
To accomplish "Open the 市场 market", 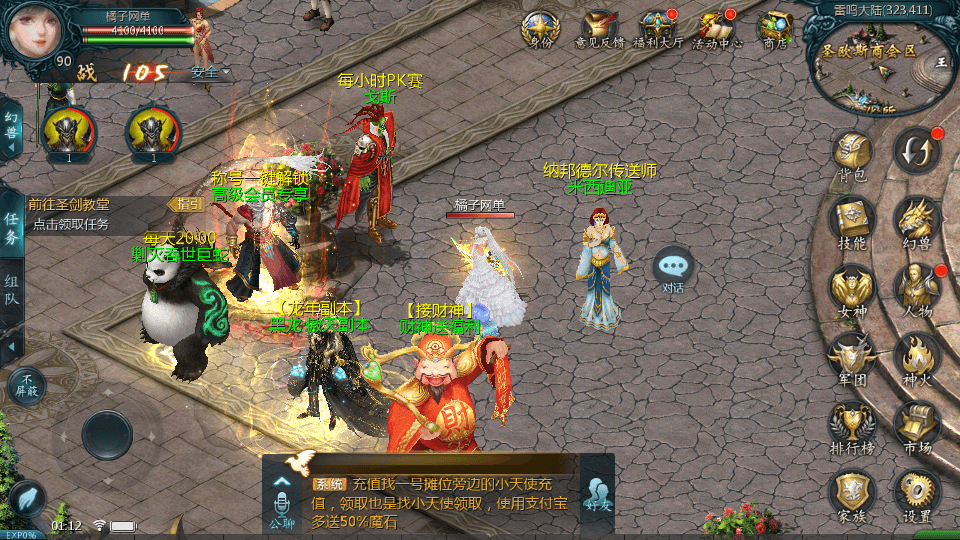I will point(916,425).
